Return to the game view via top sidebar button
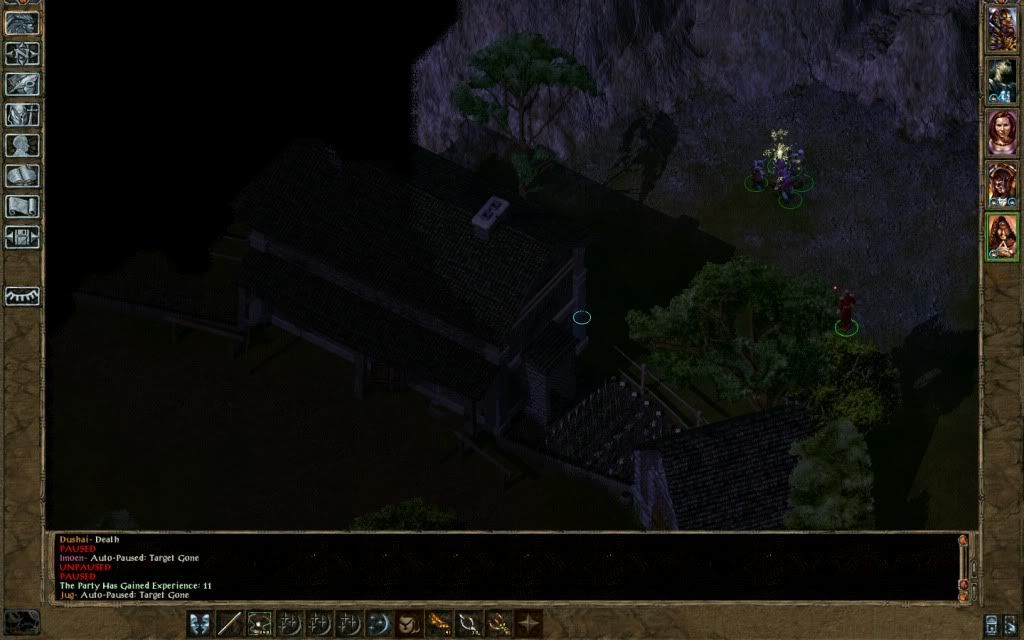 [x=22, y=23]
